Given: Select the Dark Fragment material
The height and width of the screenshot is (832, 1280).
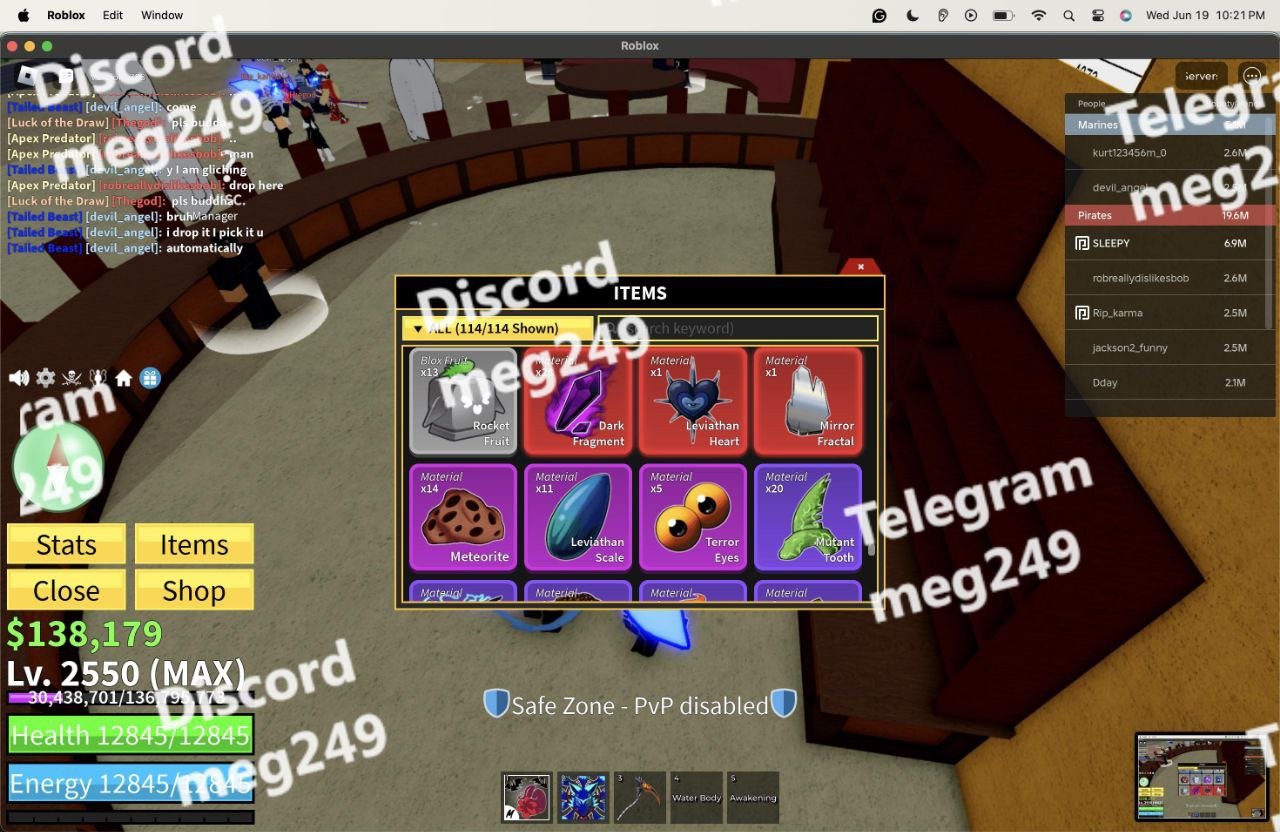Looking at the screenshot, I should 578,401.
